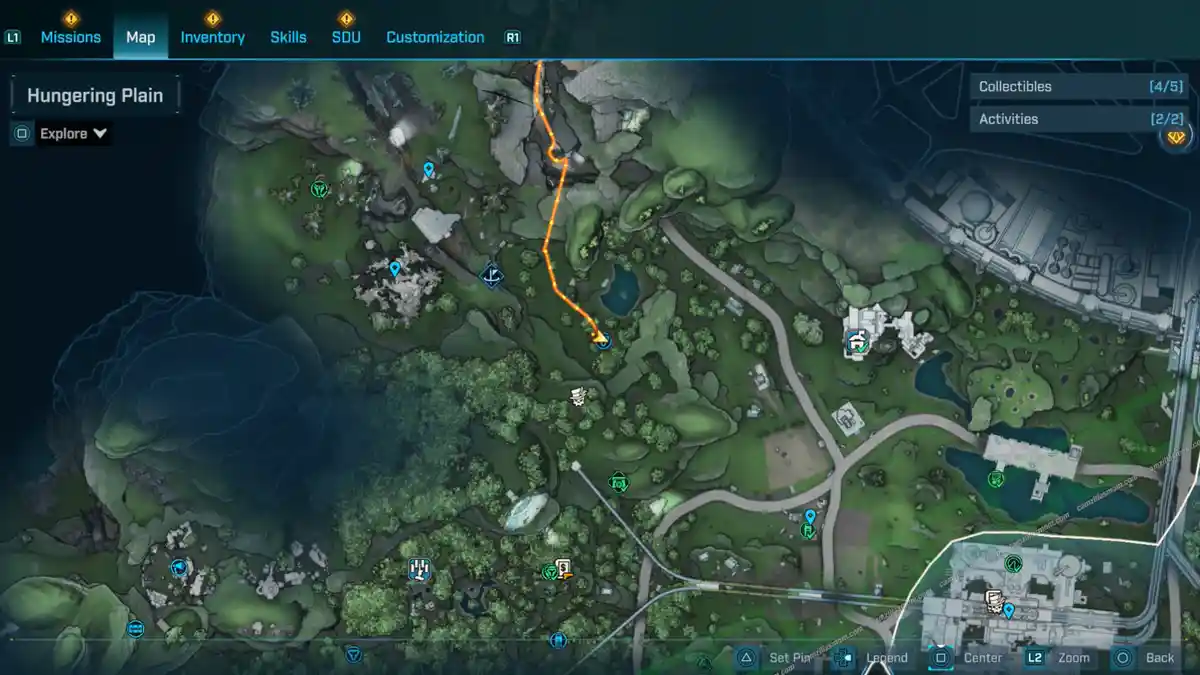This screenshot has width=1200, height=675.
Task: Select the Map tab
Action: point(140,37)
